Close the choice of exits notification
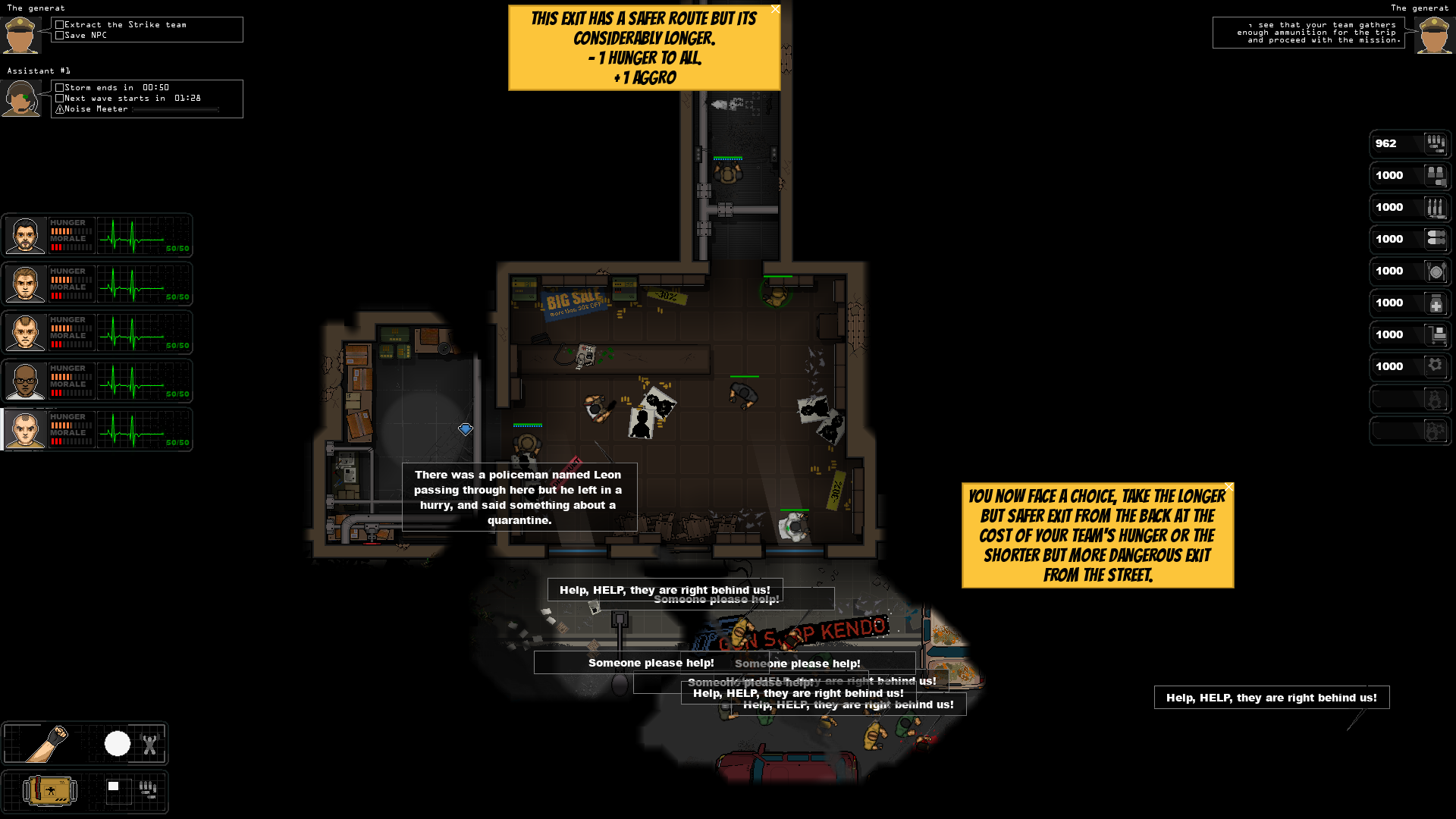 (1228, 487)
